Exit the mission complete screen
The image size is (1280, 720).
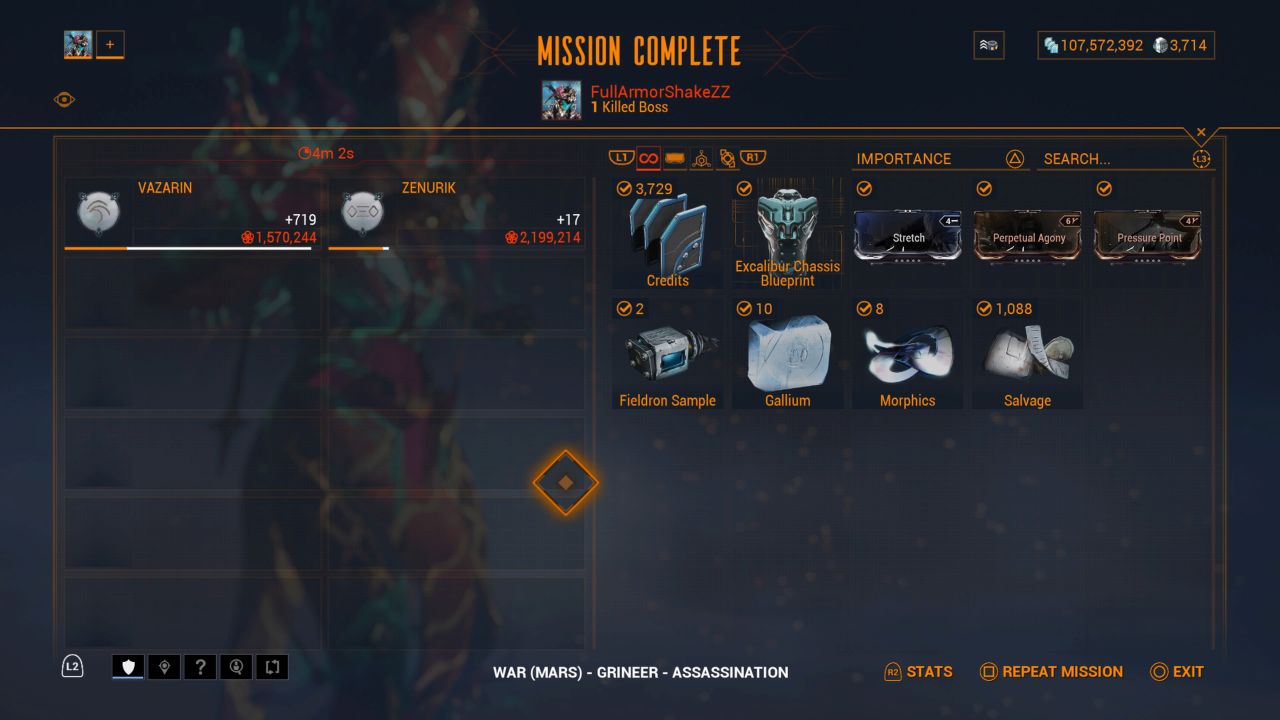[x=1177, y=672]
